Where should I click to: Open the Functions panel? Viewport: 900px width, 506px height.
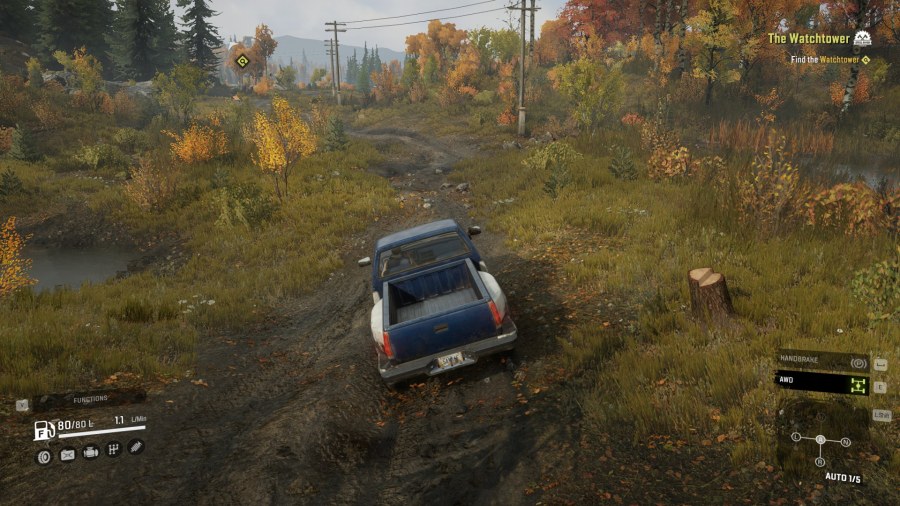pyautogui.click(x=88, y=399)
